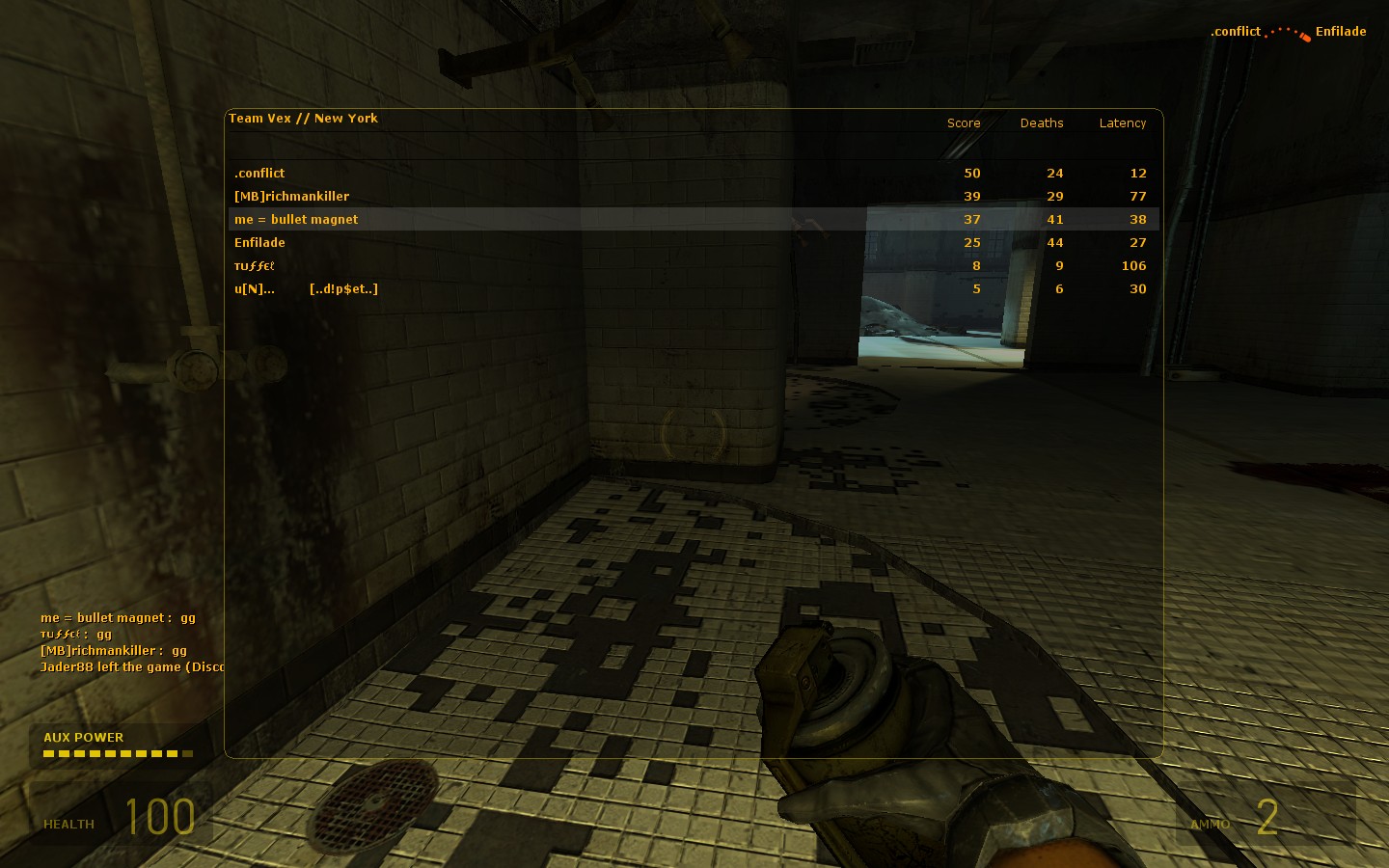Click the AUX POWER charge bar
The width and height of the screenshot is (1389, 868).
(x=116, y=754)
